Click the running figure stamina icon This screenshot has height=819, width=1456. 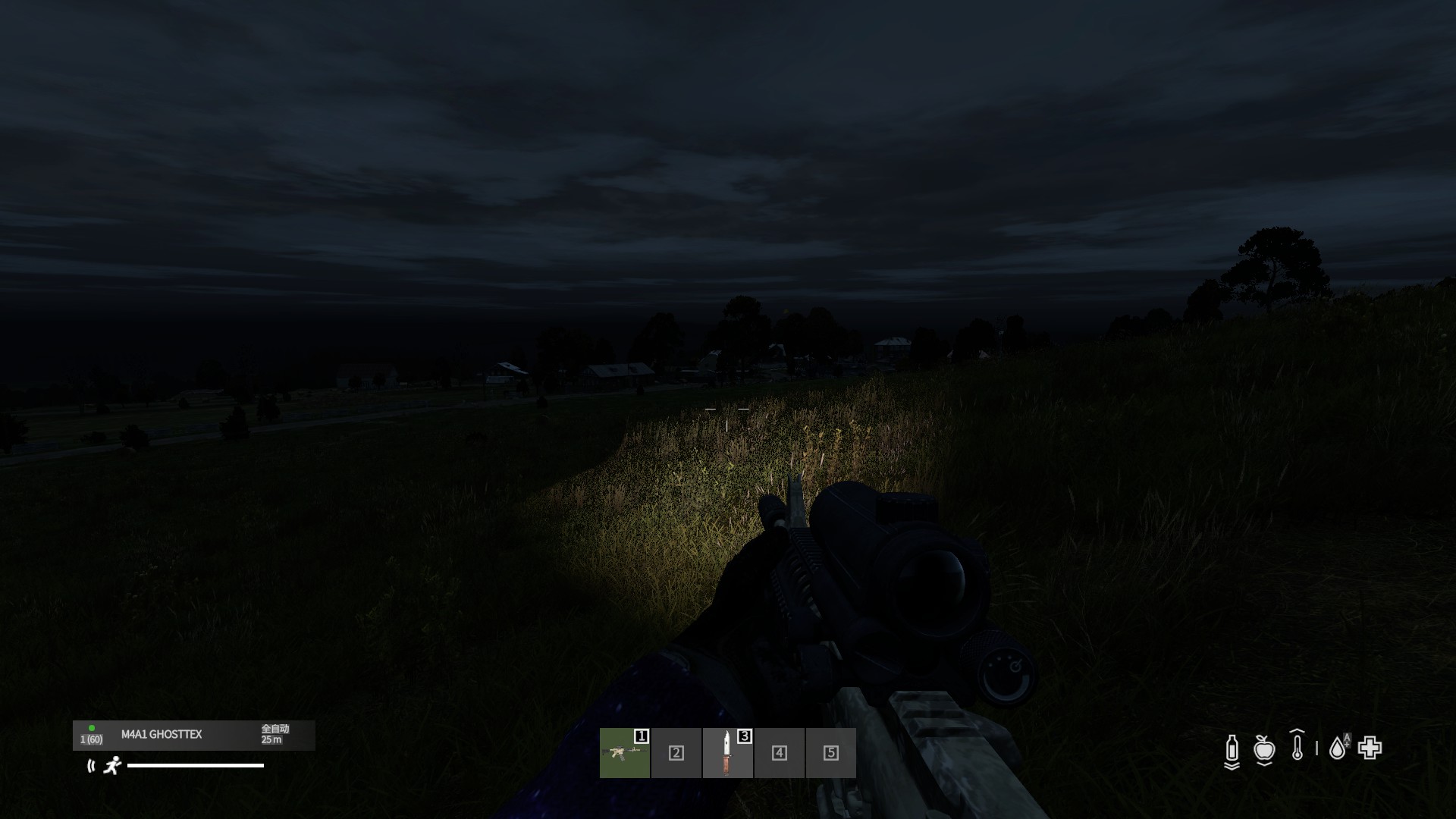point(113,767)
